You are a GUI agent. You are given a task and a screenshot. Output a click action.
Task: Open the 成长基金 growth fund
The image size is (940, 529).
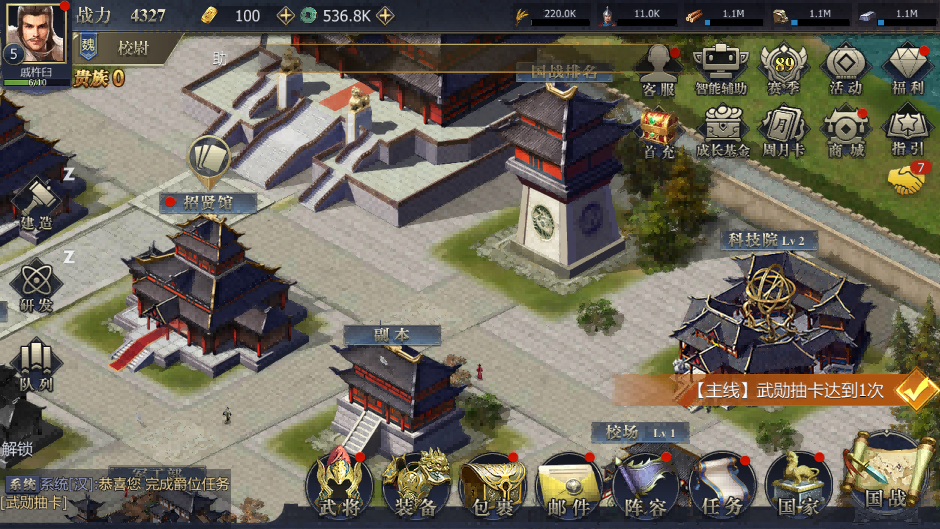click(x=722, y=132)
